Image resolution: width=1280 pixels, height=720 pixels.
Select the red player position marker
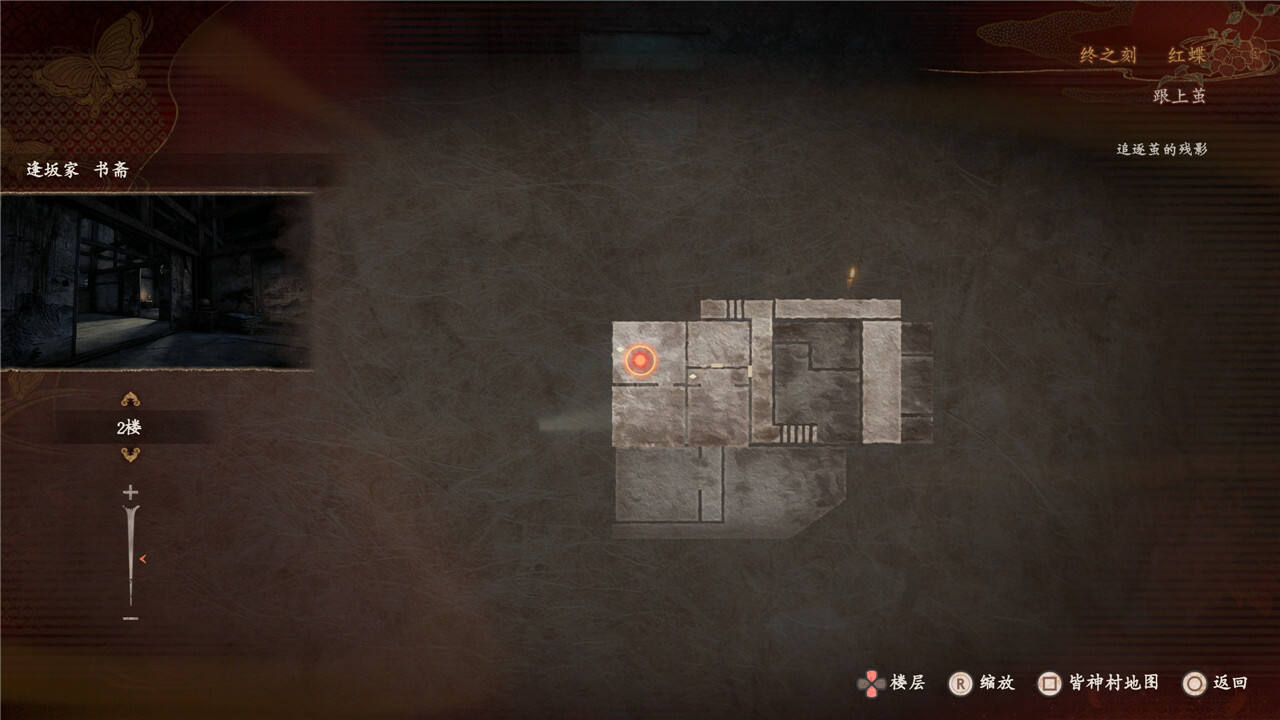coord(640,360)
